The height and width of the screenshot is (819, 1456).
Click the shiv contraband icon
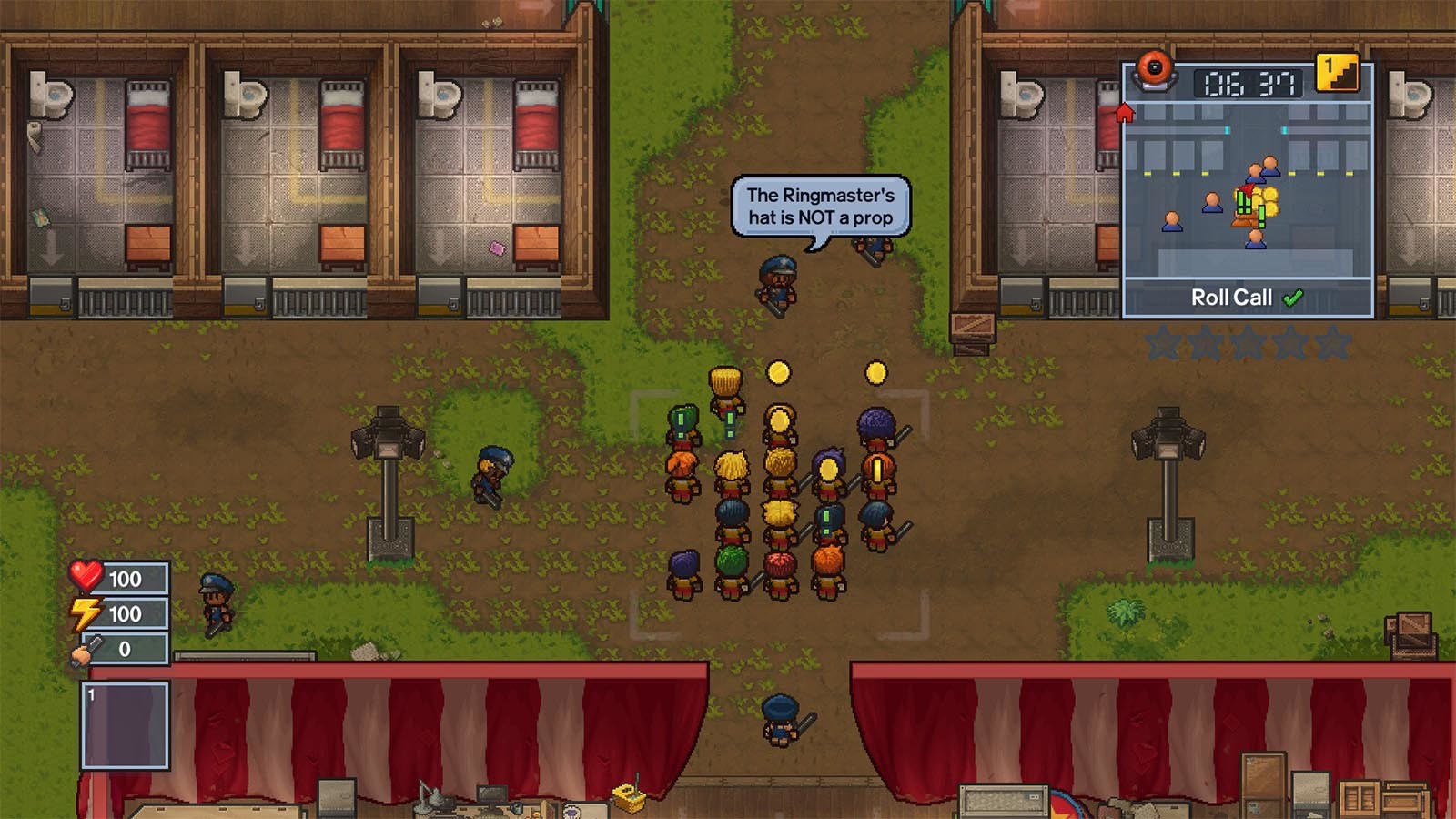[x=82, y=651]
